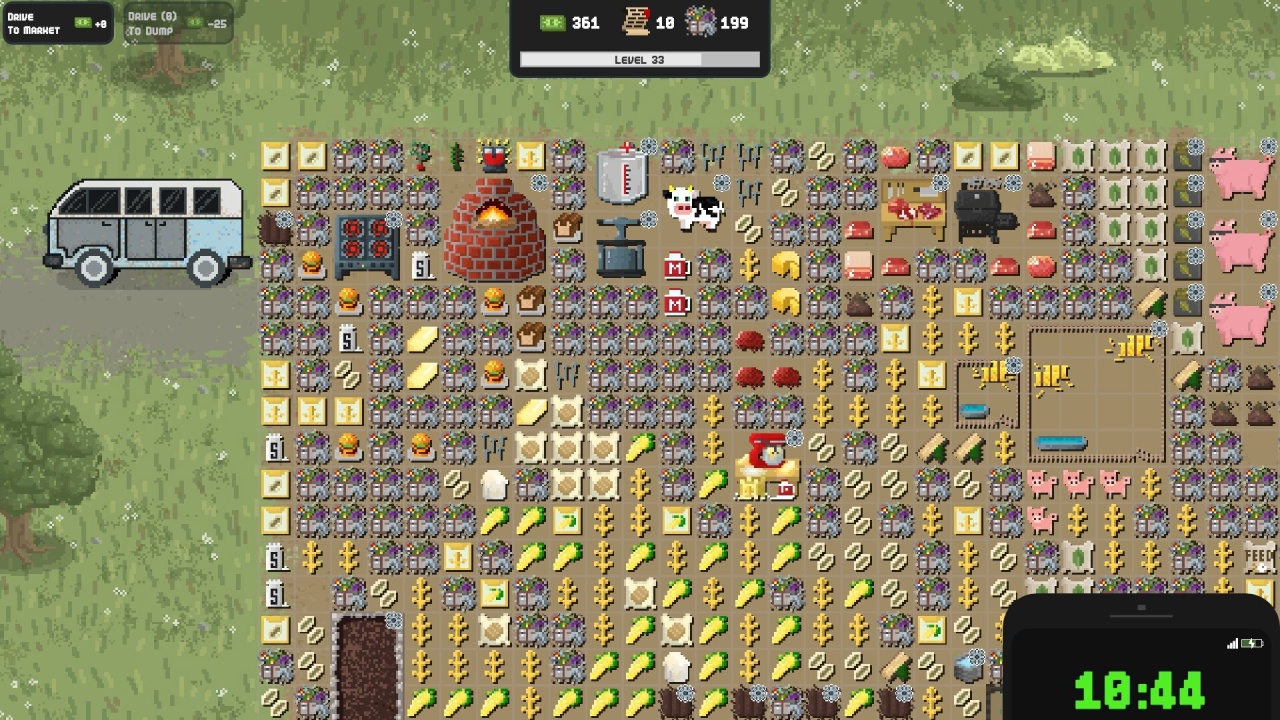Select the FEED bag tile
This screenshot has height=720, width=1280.
[1259, 556]
